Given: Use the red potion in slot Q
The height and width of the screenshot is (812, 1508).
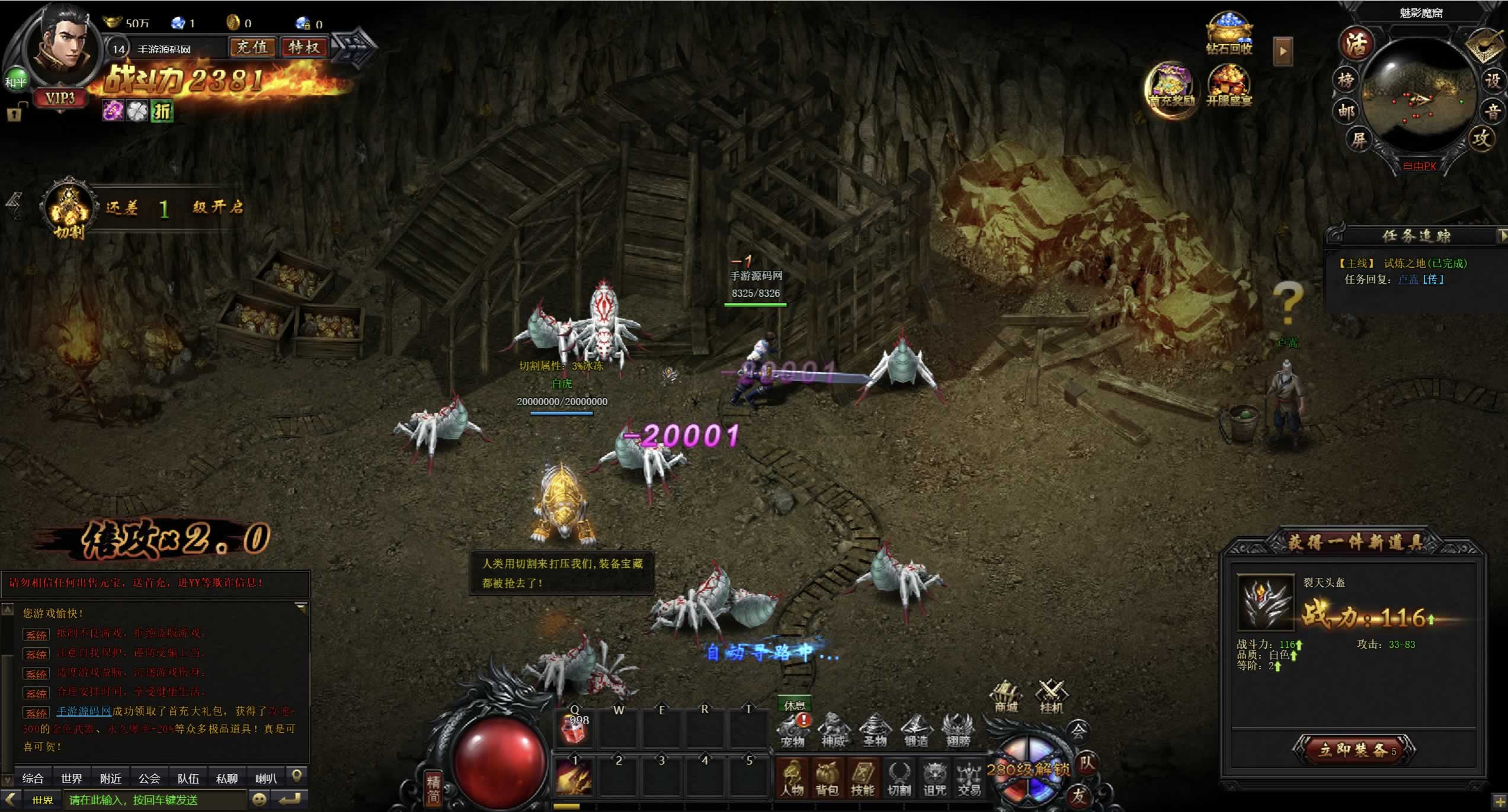Looking at the screenshot, I should [574, 729].
